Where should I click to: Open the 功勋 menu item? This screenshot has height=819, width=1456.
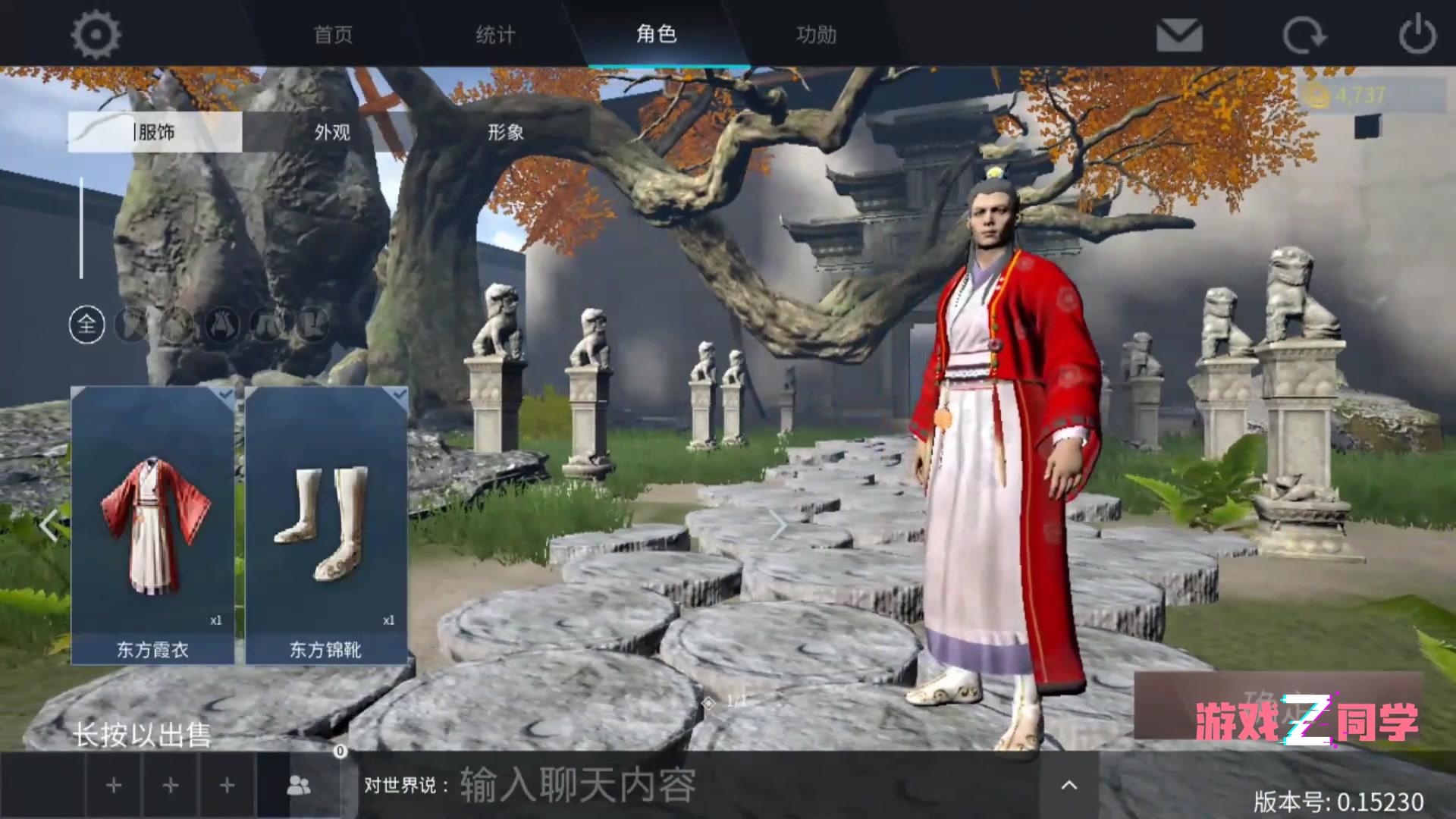tap(814, 34)
